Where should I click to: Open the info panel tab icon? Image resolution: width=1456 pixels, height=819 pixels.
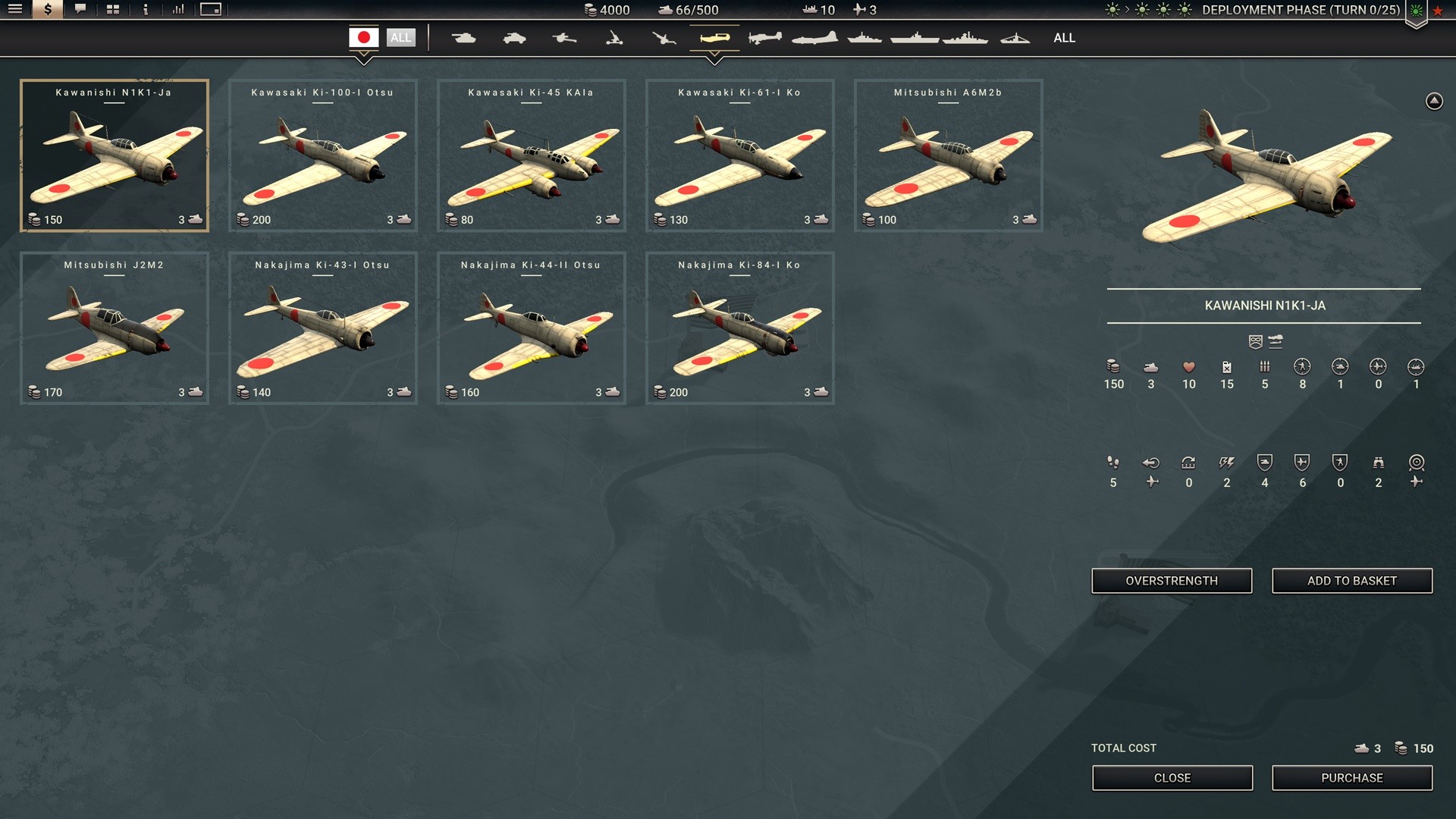[144, 11]
